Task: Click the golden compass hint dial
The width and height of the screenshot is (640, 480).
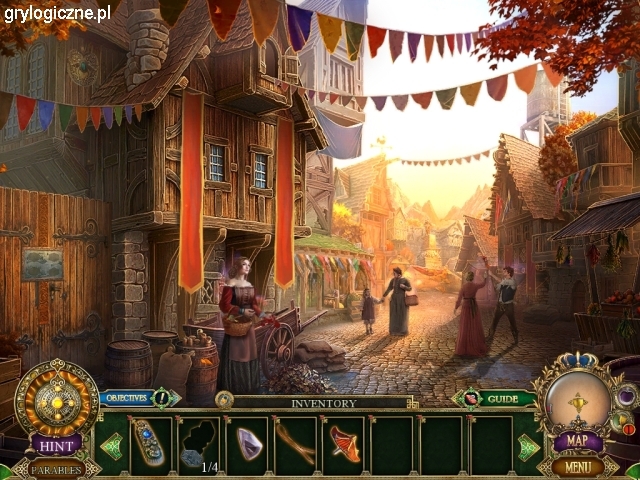Action: click(56, 398)
